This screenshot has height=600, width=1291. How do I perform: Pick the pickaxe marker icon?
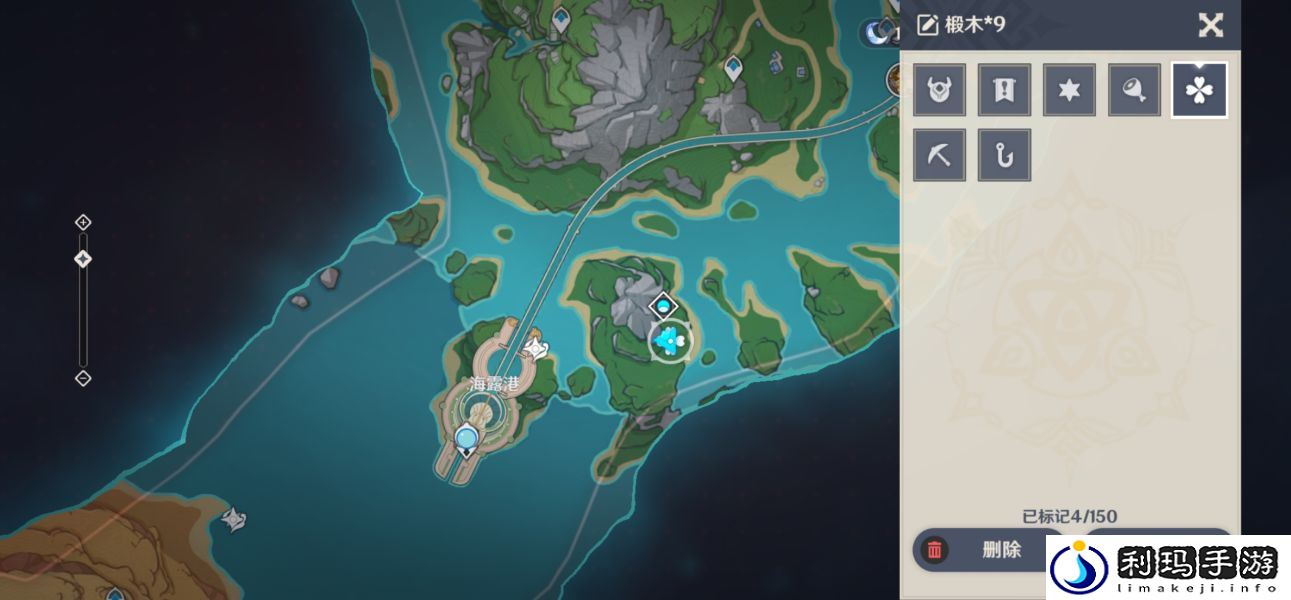(939, 155)
